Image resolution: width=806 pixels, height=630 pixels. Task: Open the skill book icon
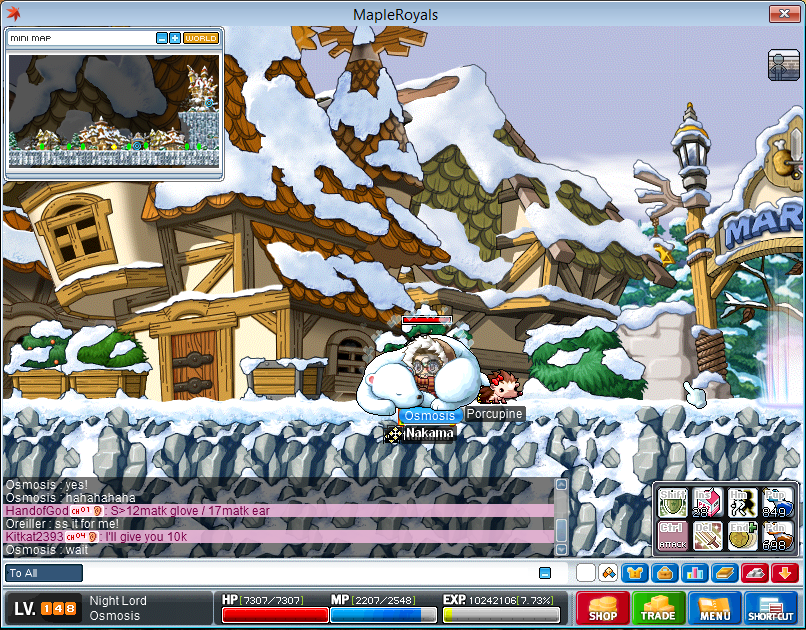coord(722,573)
